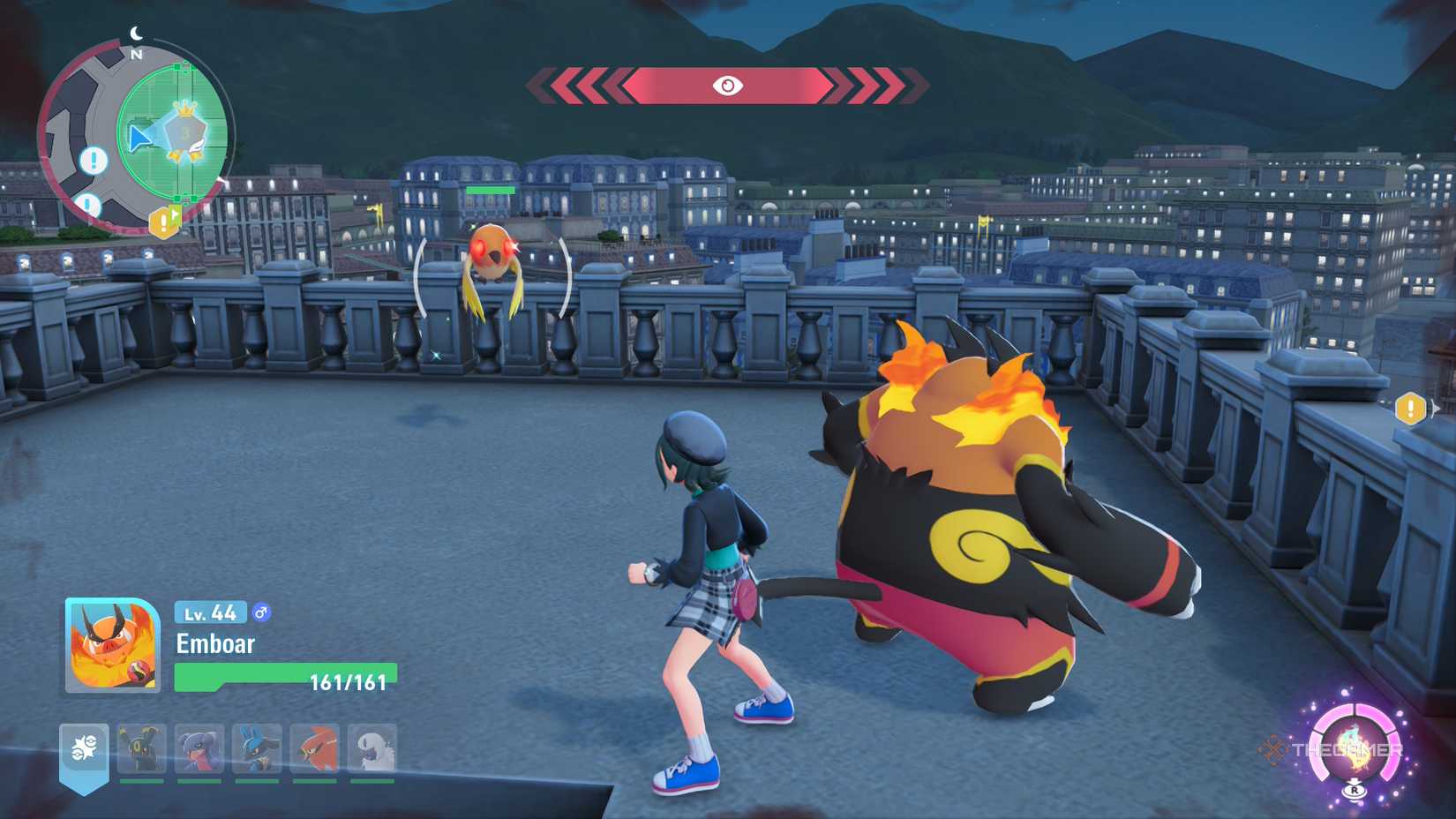1456x819 pixels.
Task: Click the yellow flagged quest marker on minimap
Action: (x=165, y=222)
